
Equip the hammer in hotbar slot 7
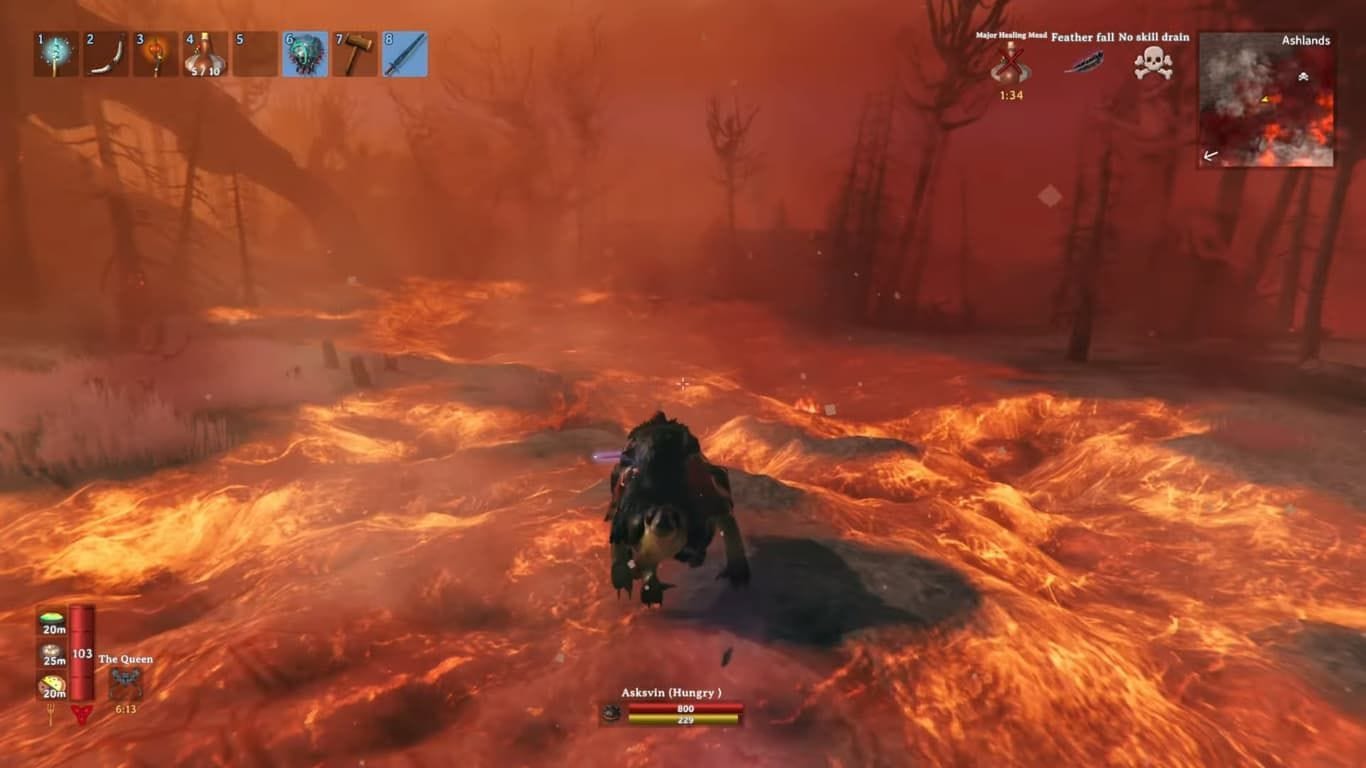pos(355,54)
